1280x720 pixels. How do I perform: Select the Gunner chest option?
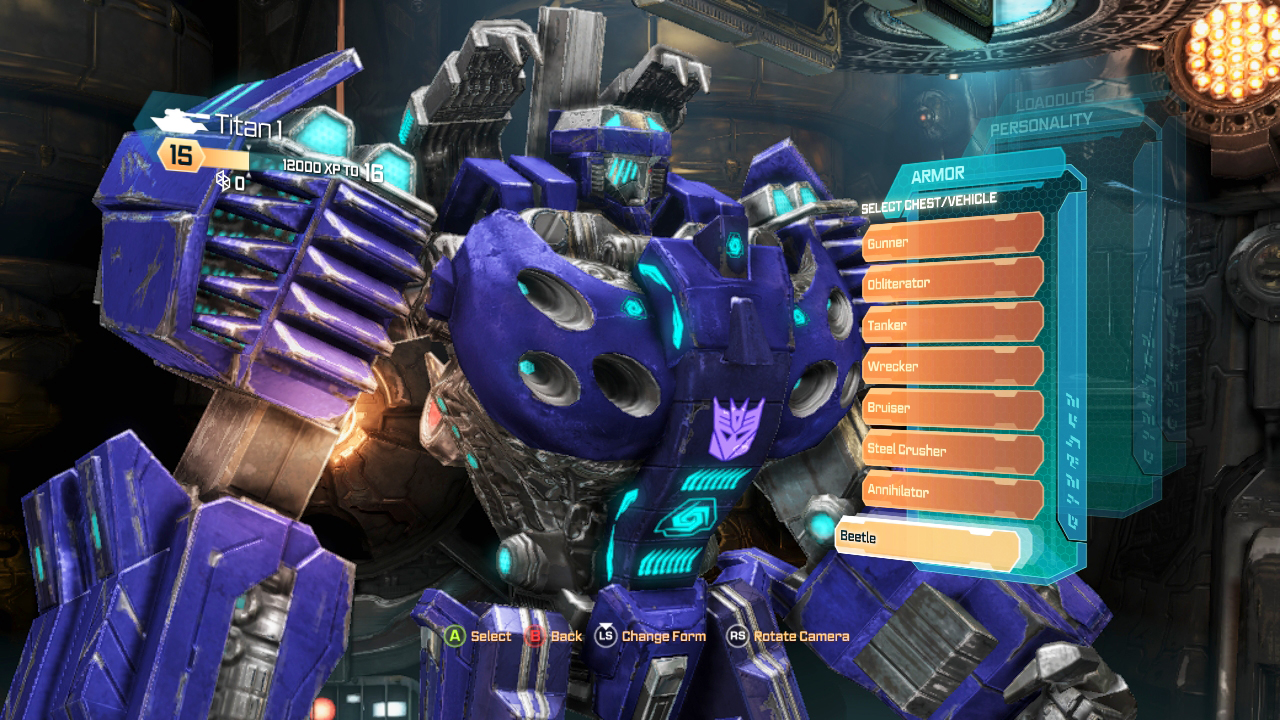click(x=952, y=242)
